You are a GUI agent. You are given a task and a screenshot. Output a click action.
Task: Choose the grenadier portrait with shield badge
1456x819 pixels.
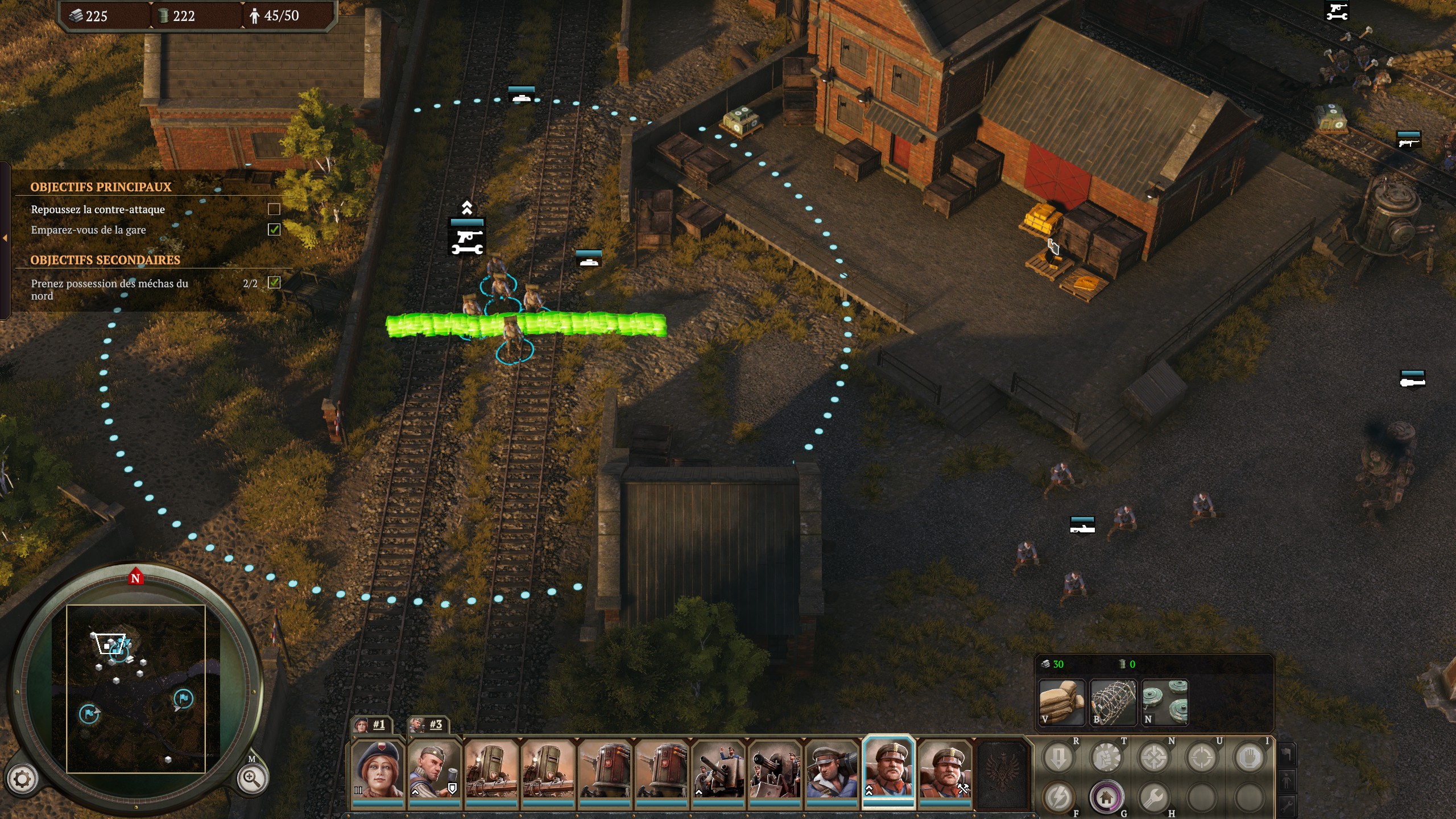click(434, 769)
